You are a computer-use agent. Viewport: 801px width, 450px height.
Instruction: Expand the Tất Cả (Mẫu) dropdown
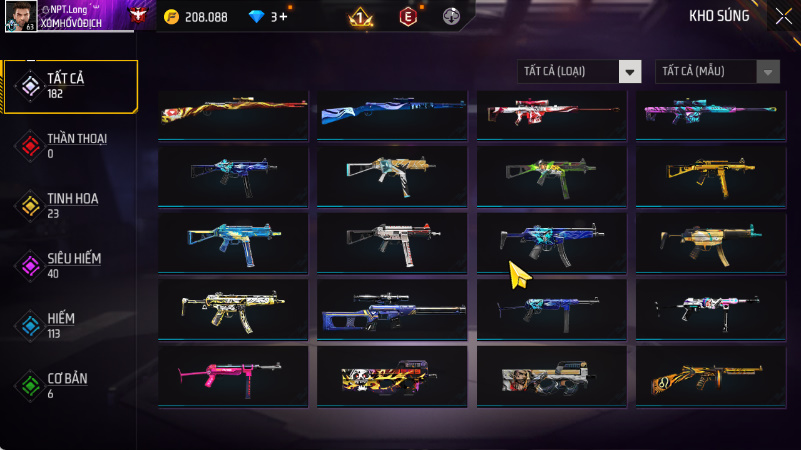(x=717, y=71)
